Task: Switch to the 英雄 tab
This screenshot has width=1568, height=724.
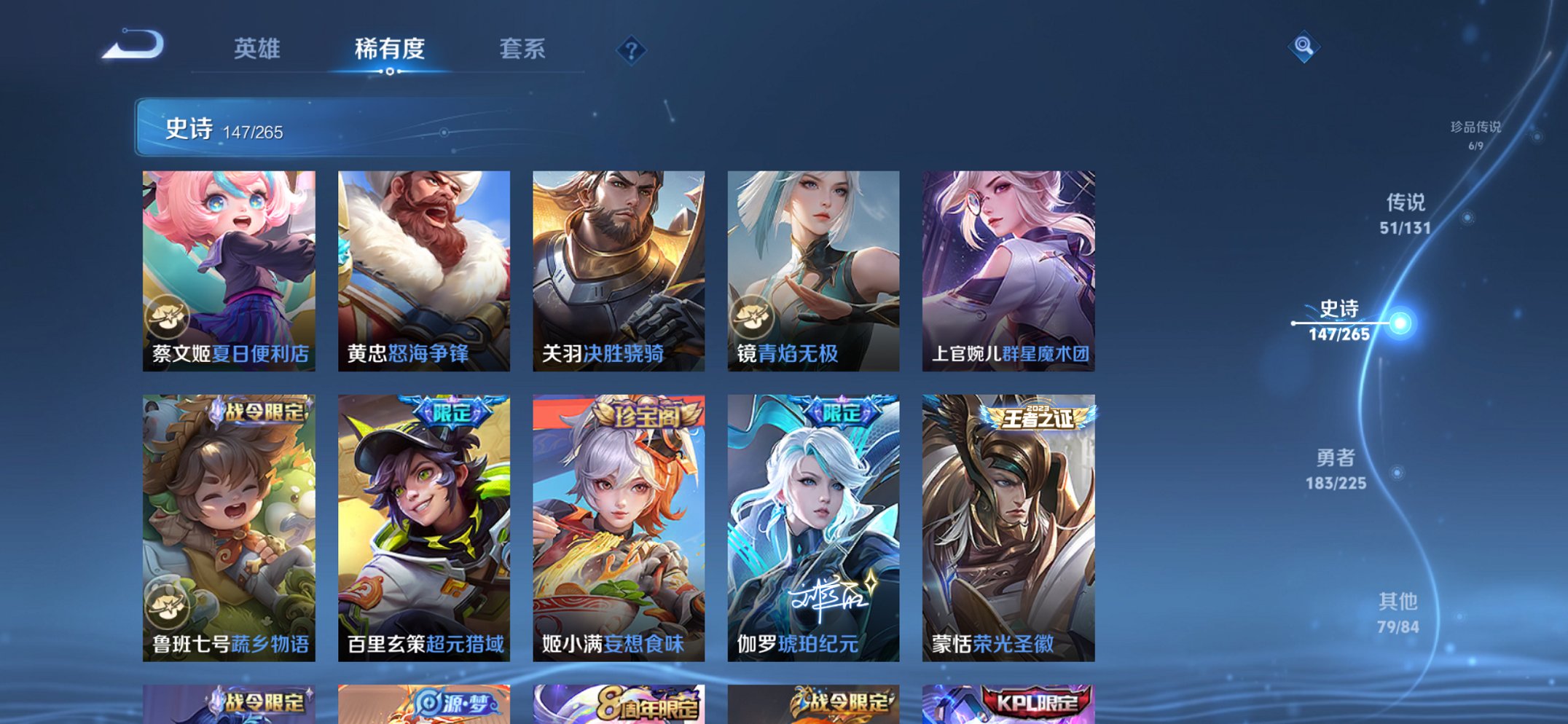Action: point(258,48)
